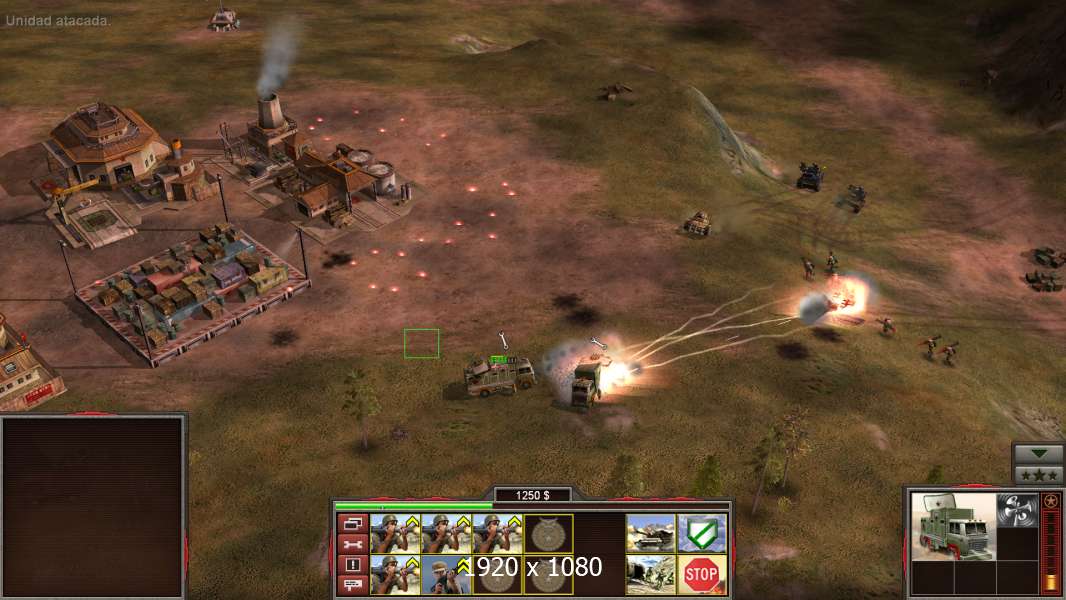Image resolution: width=1066 pixels, height=600 pixels.
Task: Open the chat message sidebar button
Action: click(352, 585)
